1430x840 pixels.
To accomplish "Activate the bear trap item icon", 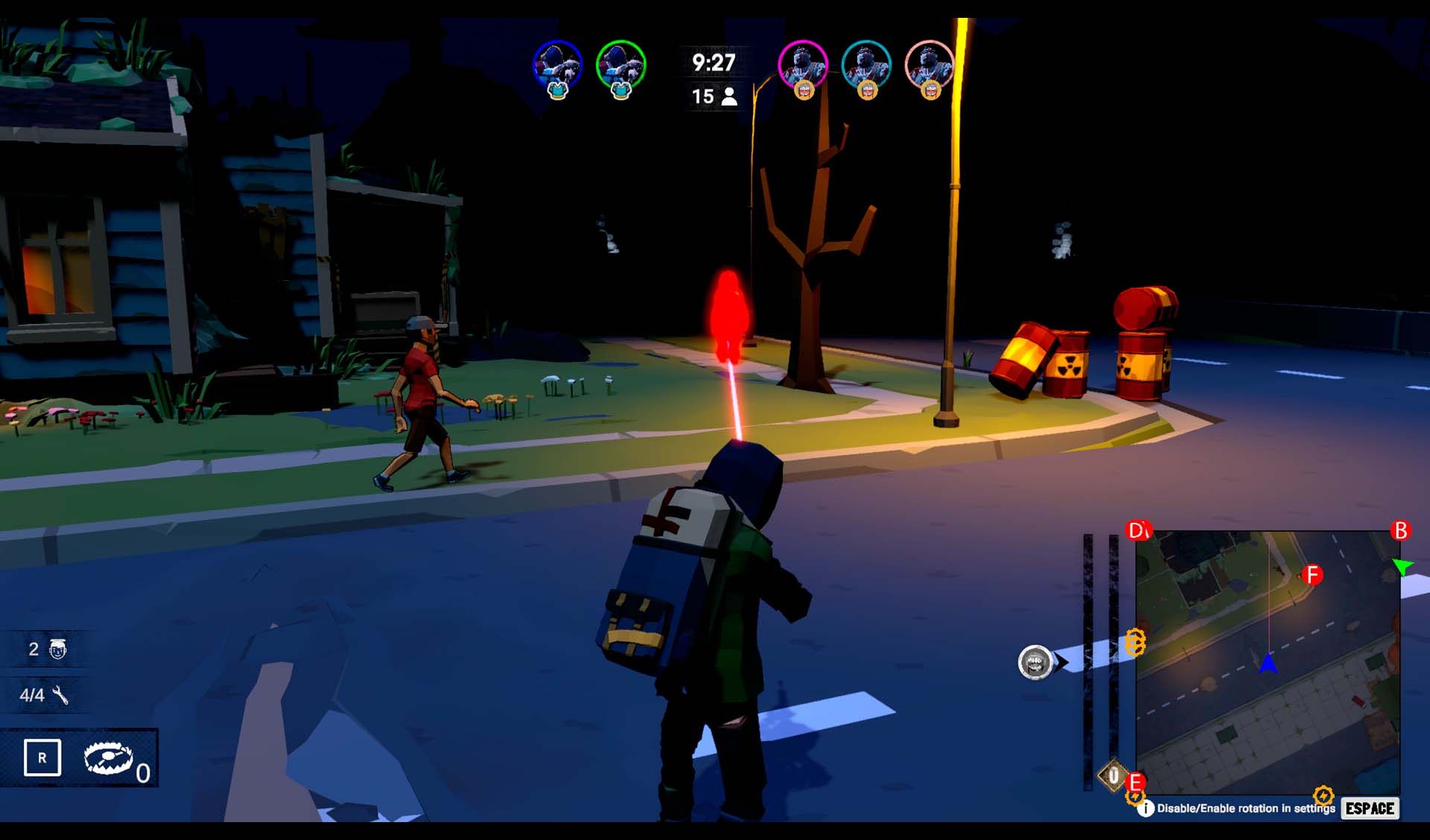I will pos(109,758).
